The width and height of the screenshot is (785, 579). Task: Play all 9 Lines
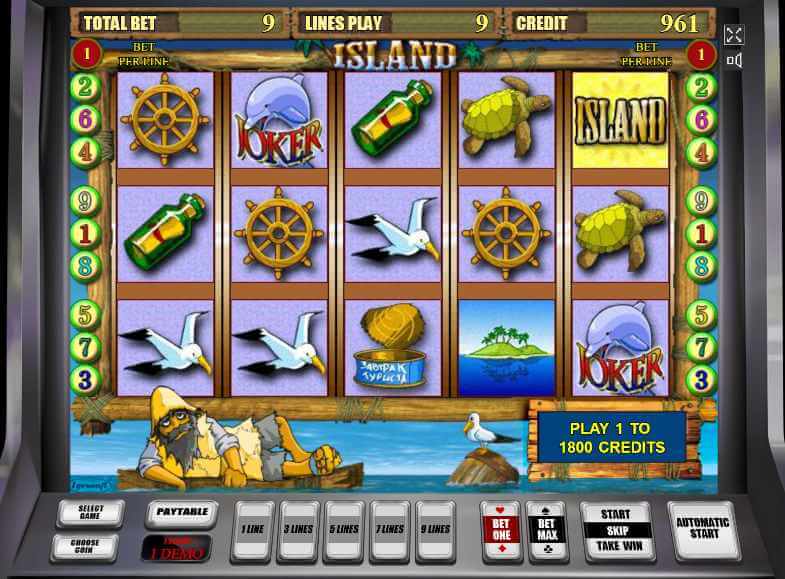pyautogui.click(x=435, y=530)
